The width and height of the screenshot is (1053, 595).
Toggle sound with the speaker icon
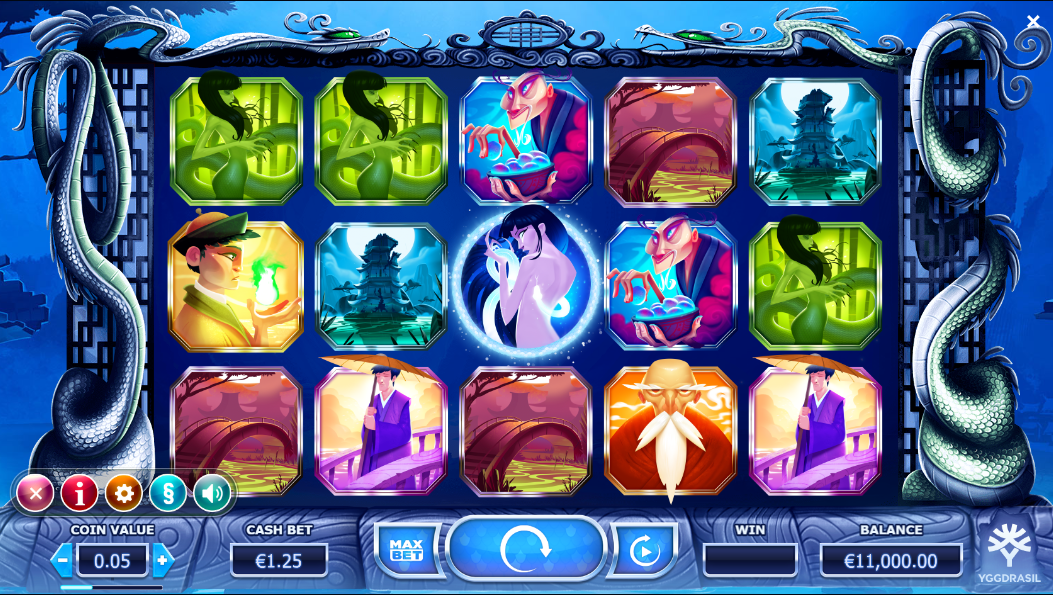pos(212,492)
